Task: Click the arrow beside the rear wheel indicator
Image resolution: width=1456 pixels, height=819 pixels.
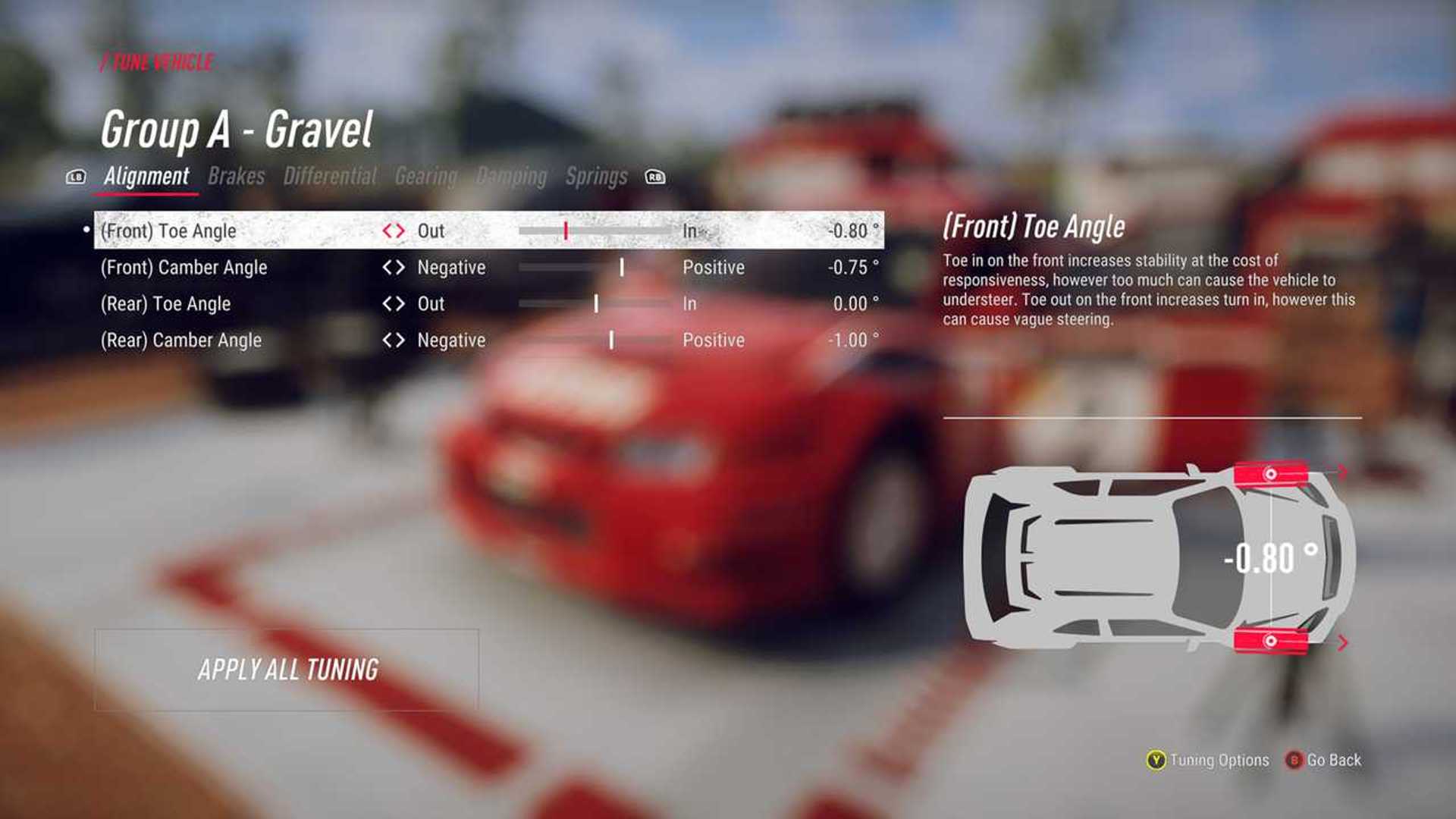Action: point(1342,642)
